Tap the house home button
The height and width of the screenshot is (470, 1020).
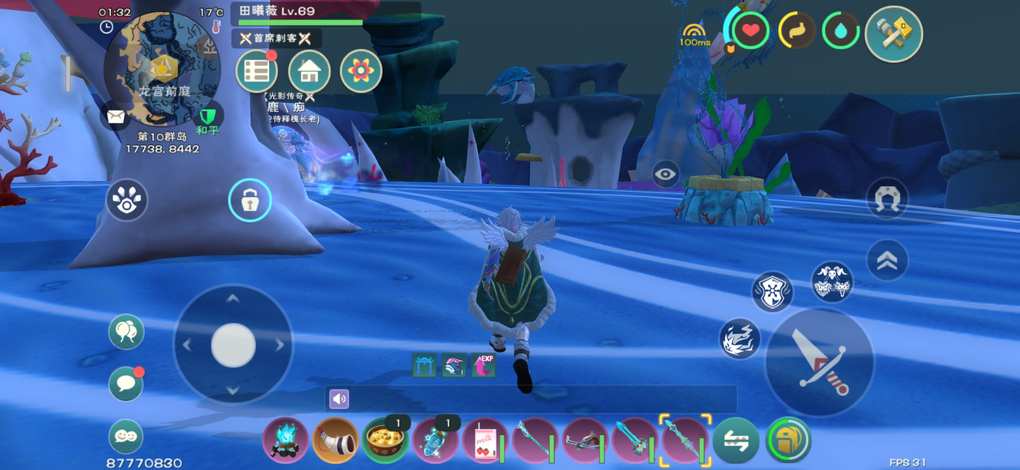coord(309,71)
